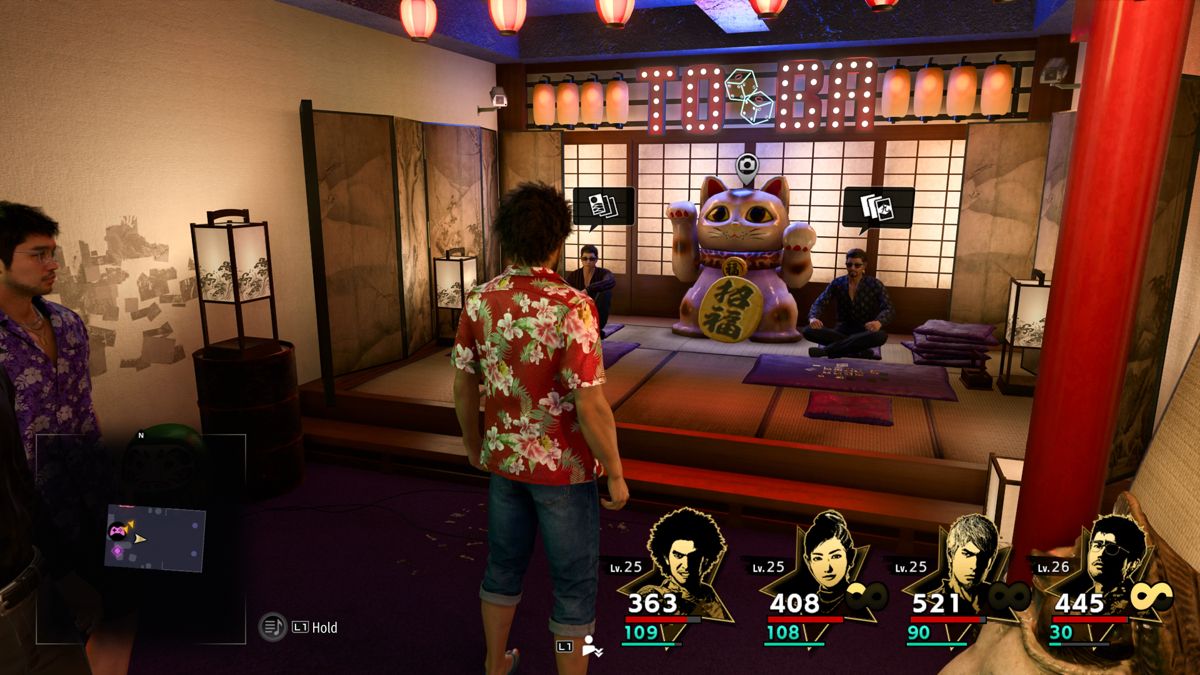
Task: Open the music player note icon
Action: click(272, 627)
